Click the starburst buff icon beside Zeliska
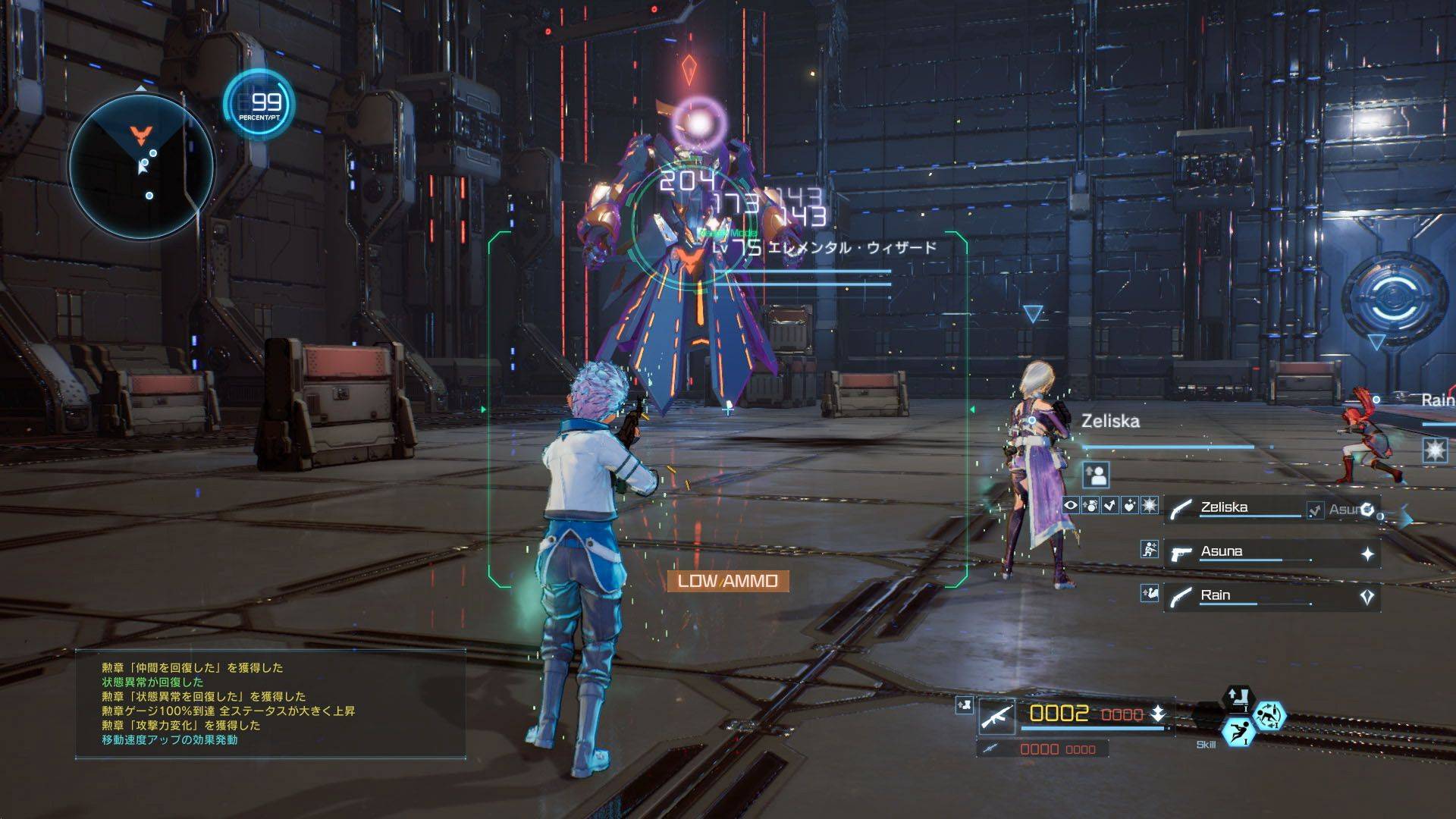This screenshot has height=819, width=1456. pos(1150,505)
